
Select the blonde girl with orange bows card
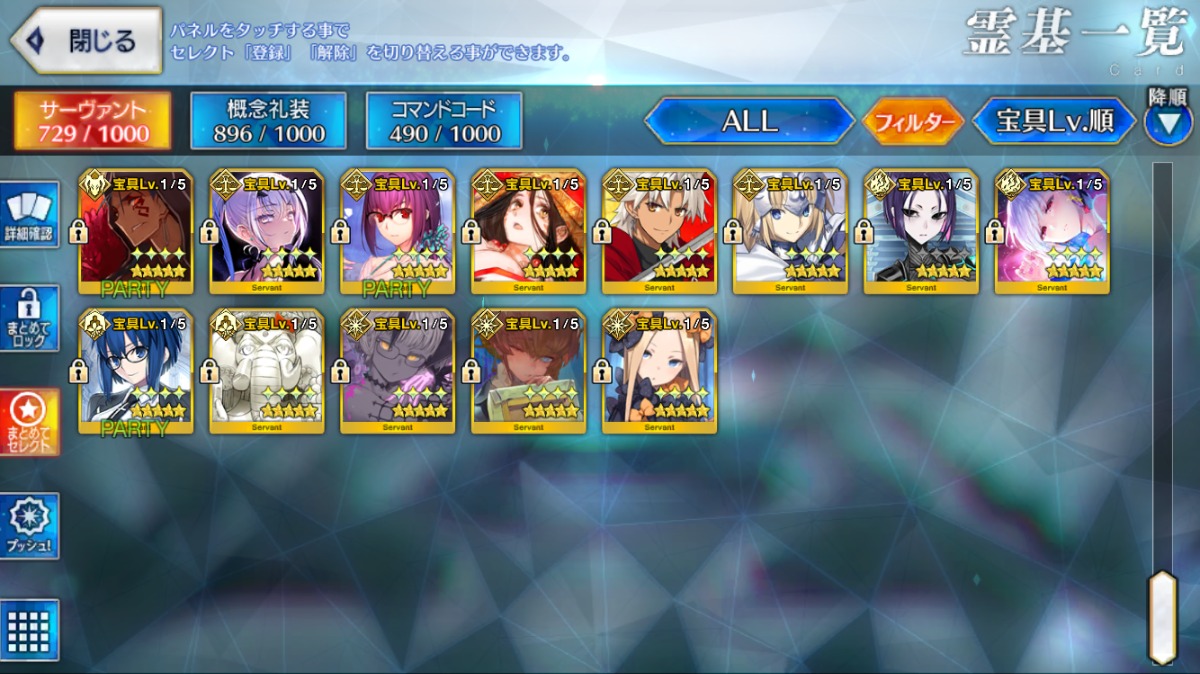tap(660, 371)
